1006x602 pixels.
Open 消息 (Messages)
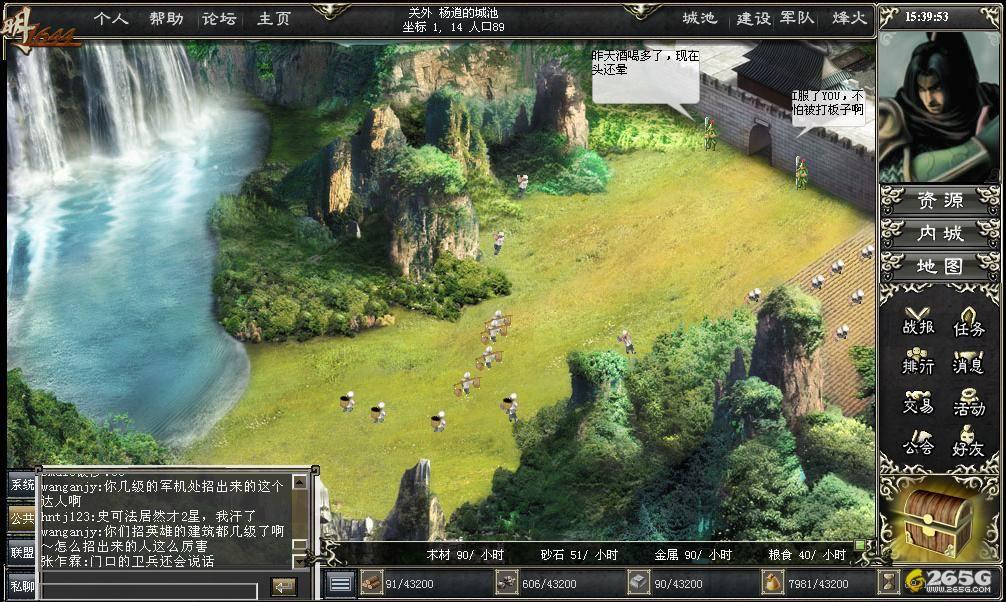(967, 362)
